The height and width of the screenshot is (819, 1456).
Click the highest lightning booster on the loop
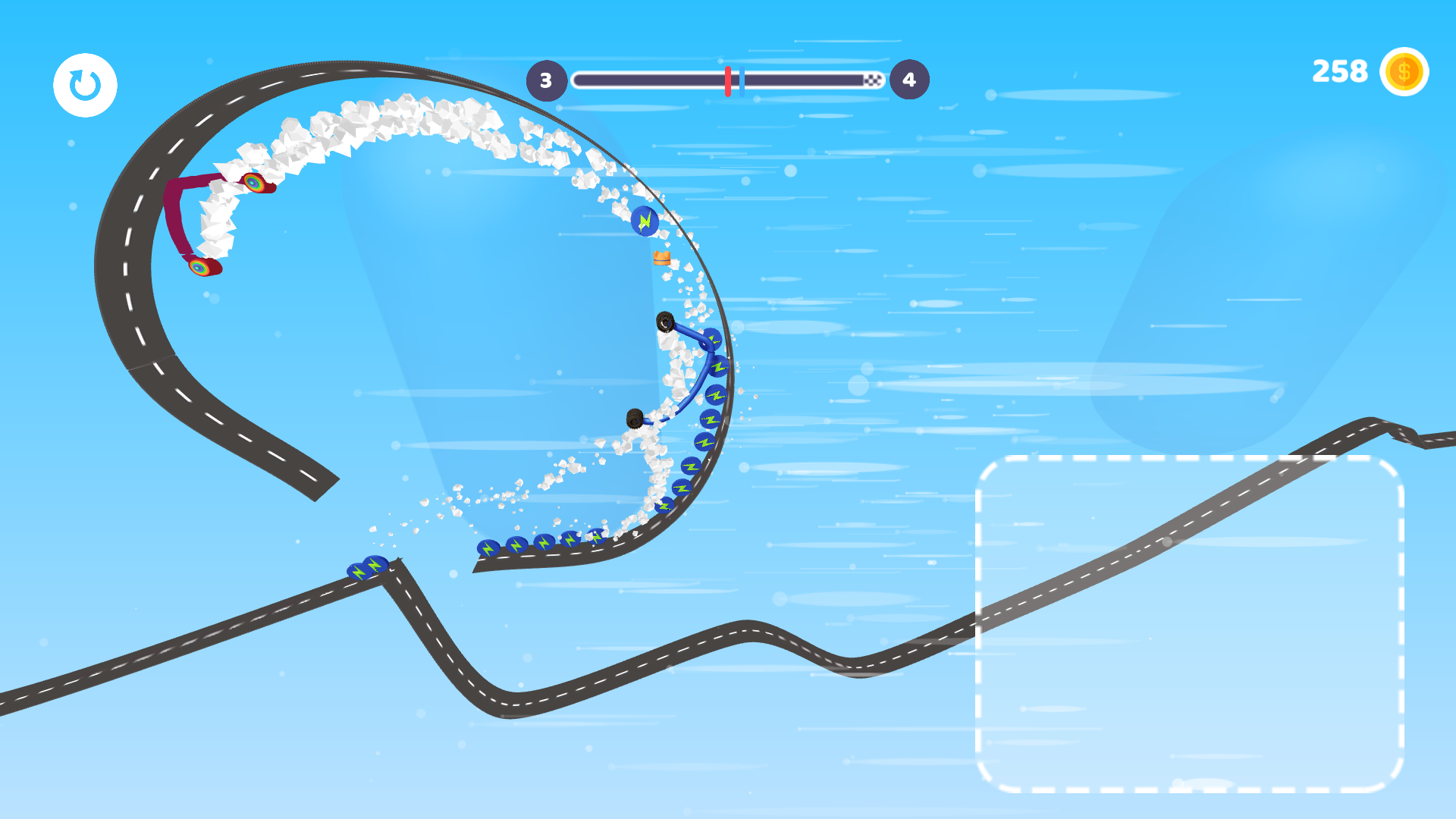[646, 221]
